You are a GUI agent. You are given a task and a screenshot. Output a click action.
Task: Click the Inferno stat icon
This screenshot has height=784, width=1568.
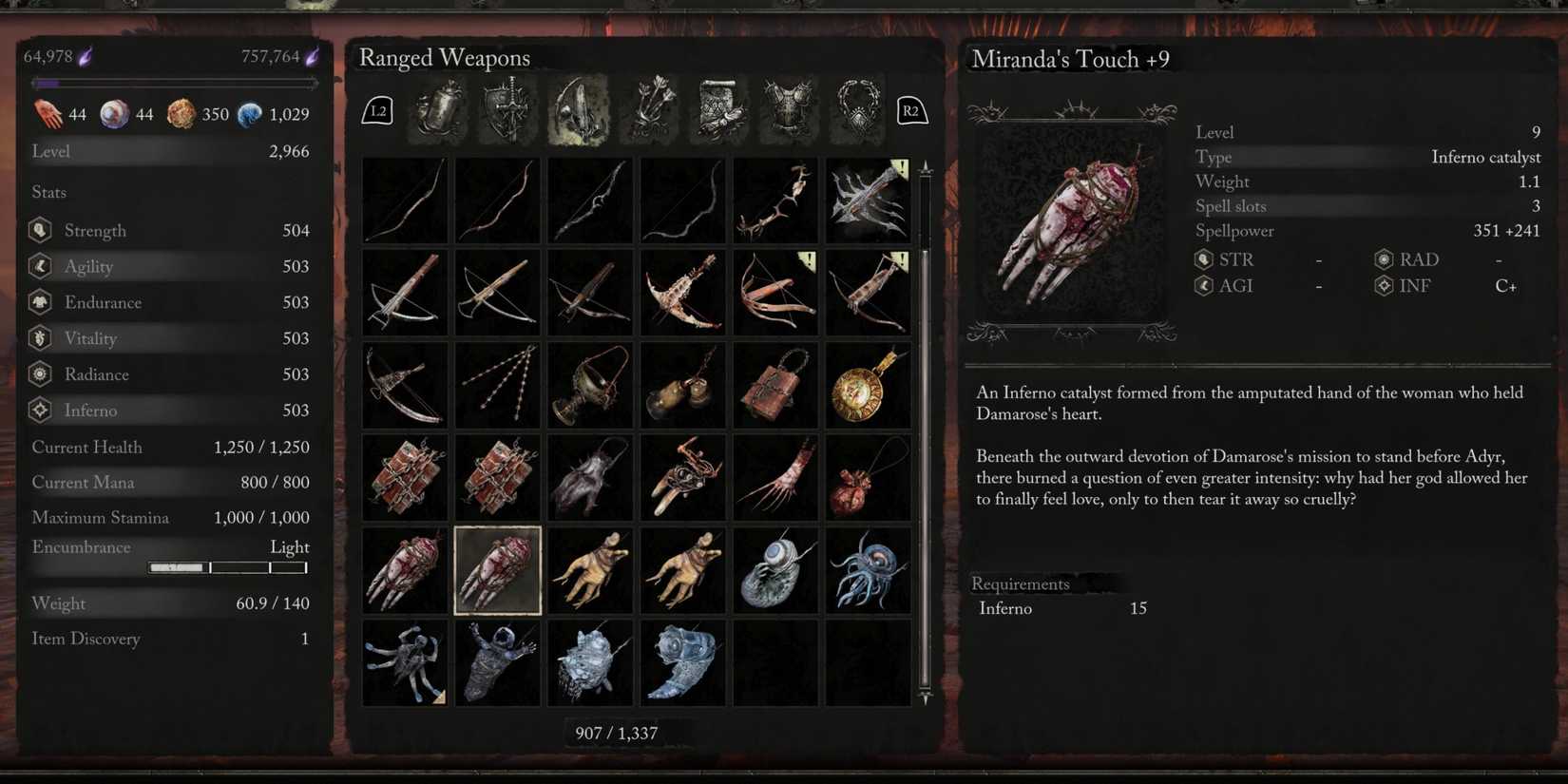[39, 410]
